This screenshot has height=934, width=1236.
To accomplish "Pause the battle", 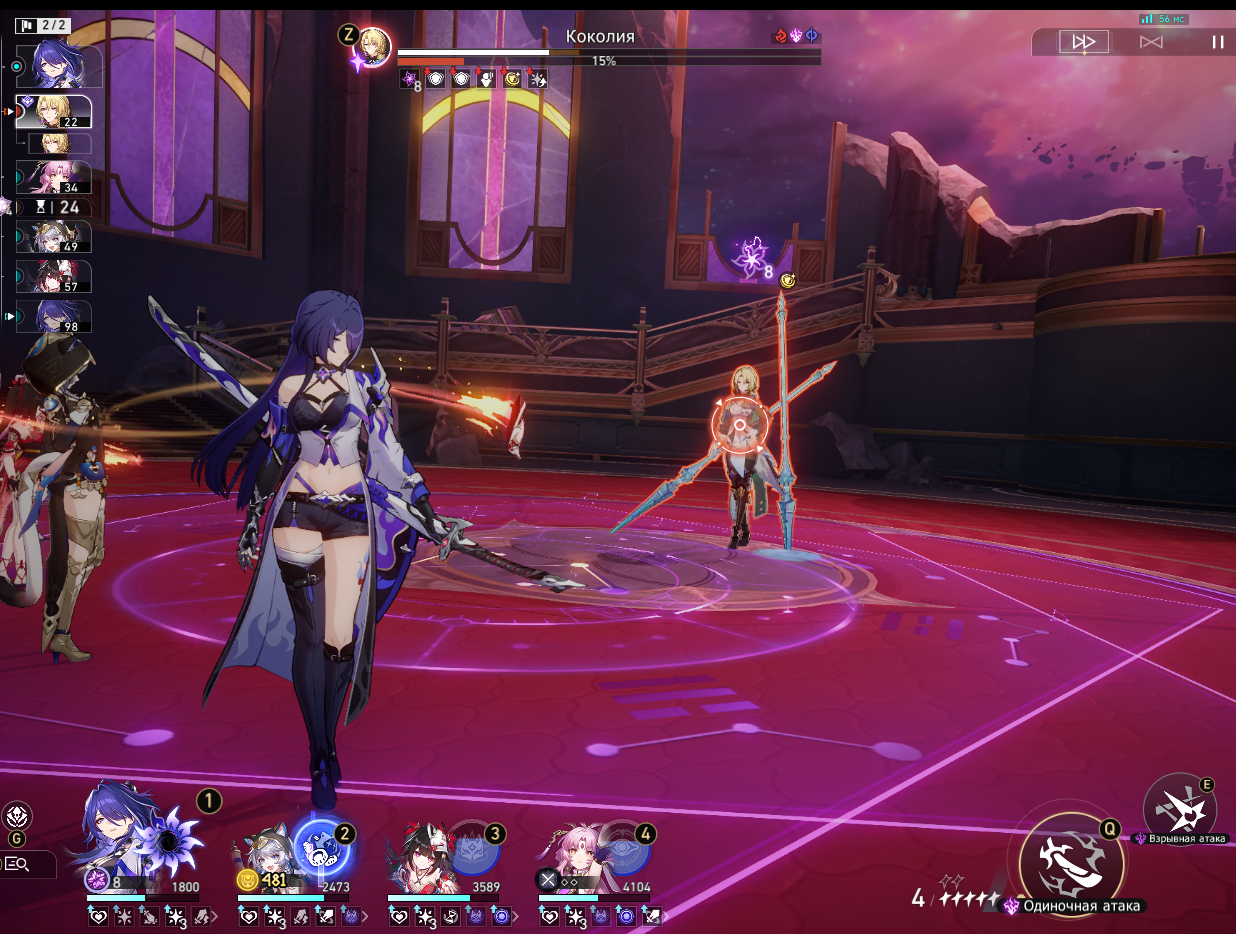I will [x=1217, y=42].
